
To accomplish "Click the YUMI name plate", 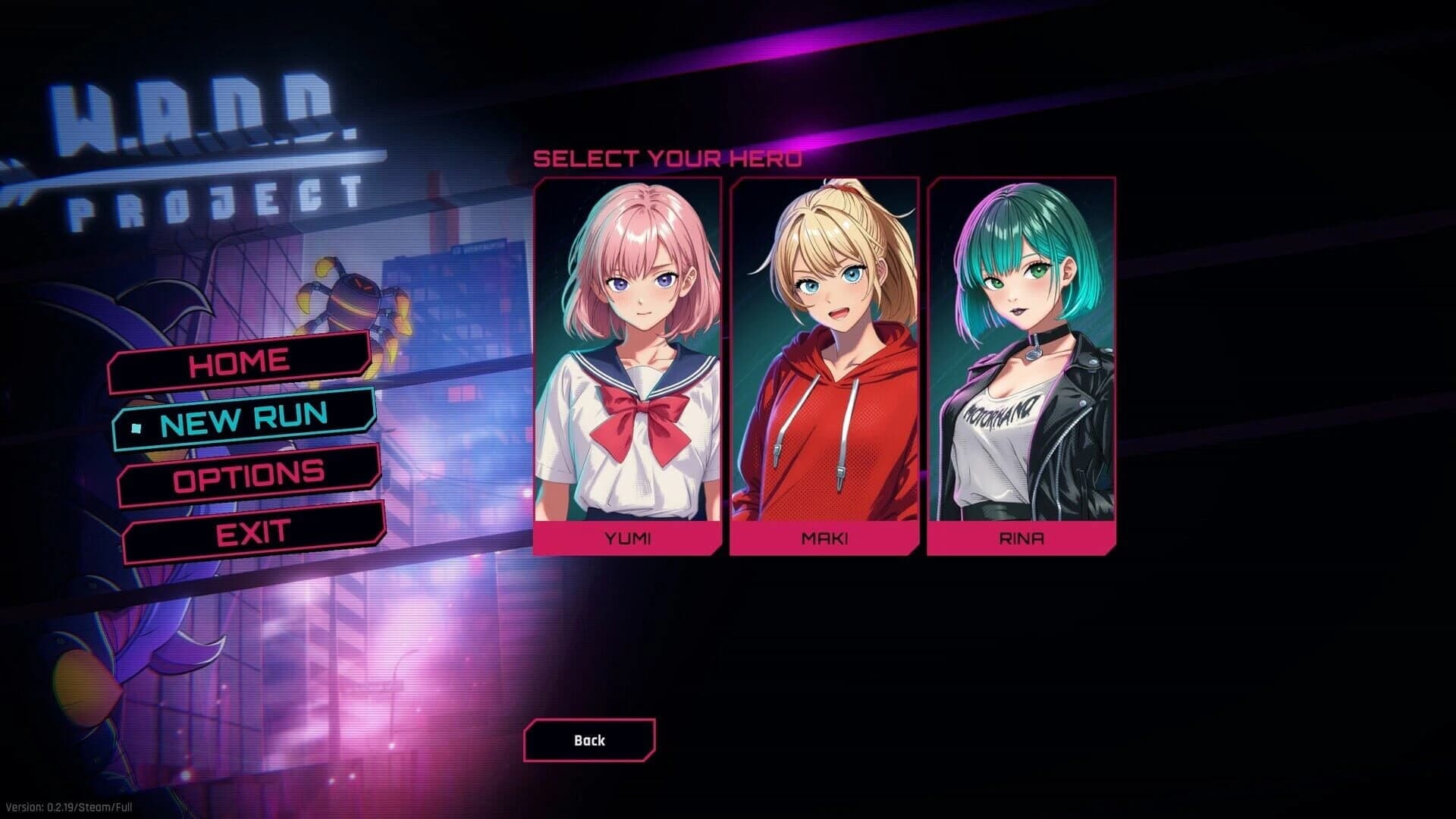I will coord(628,538).
